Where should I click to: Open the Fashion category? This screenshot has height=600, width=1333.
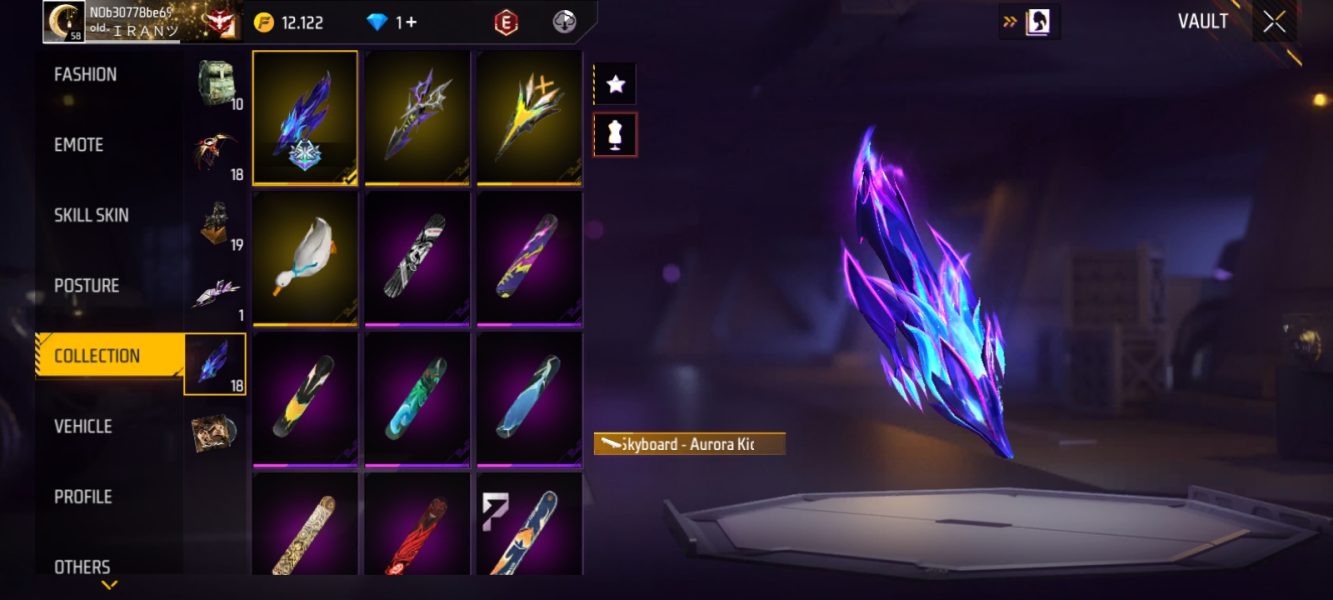point(85,75)
